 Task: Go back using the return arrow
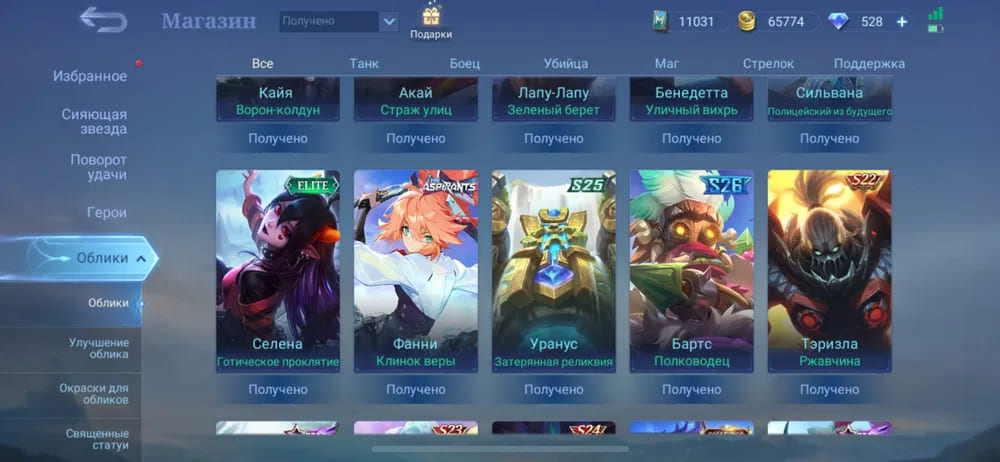(103, 19)
